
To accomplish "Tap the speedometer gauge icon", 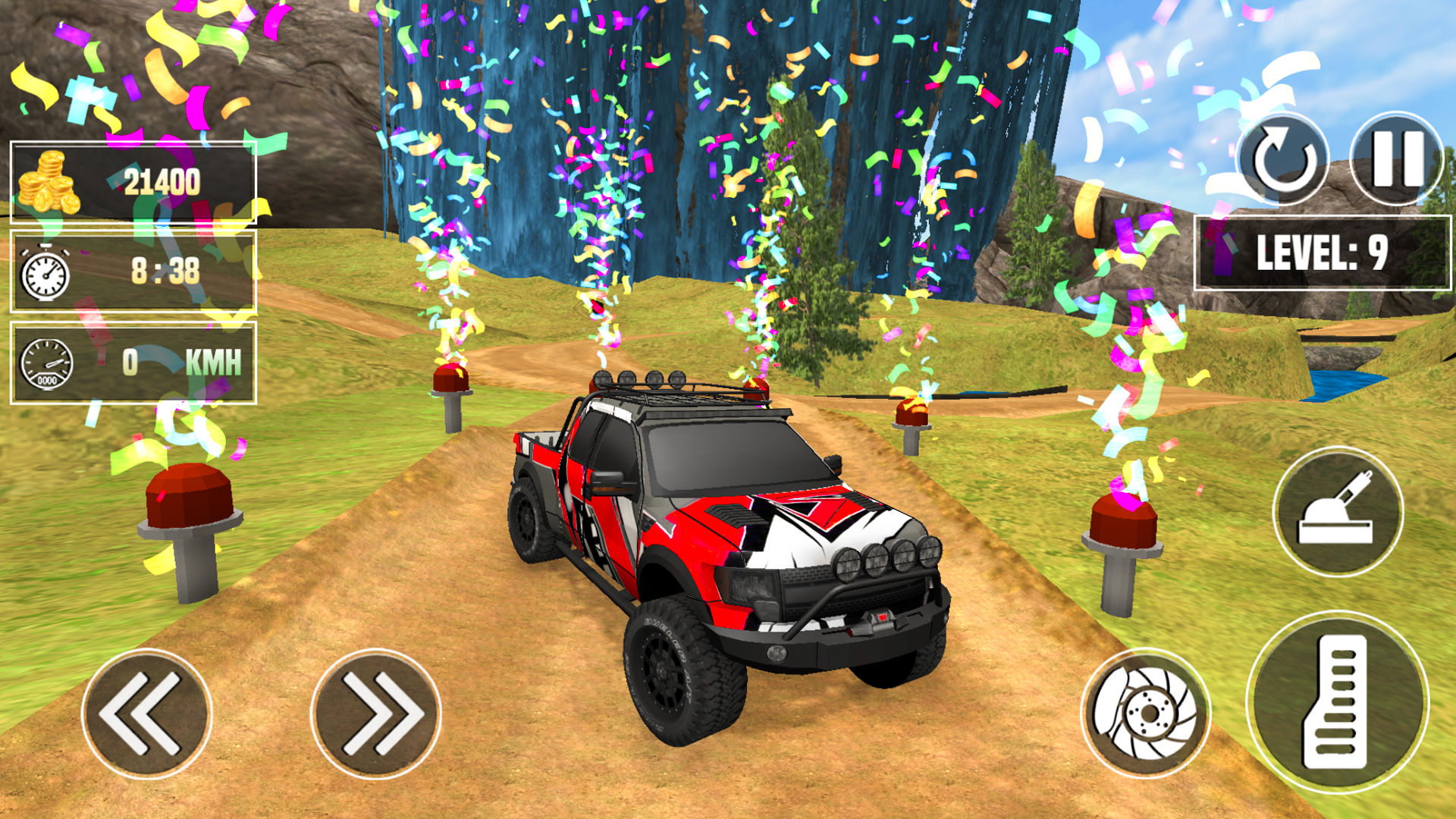I will click(47, 364).
